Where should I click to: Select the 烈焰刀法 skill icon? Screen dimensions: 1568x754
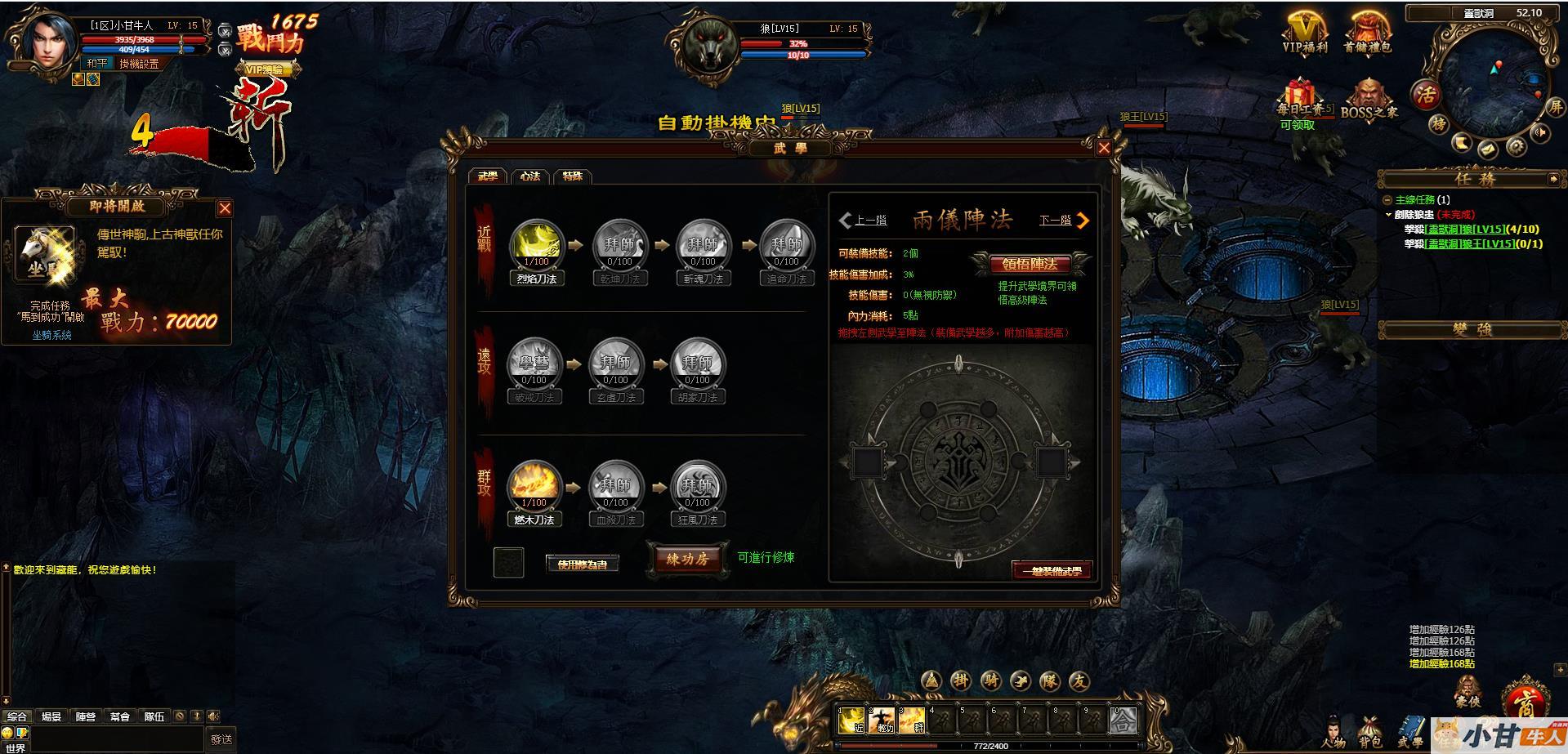pos(535,243)
